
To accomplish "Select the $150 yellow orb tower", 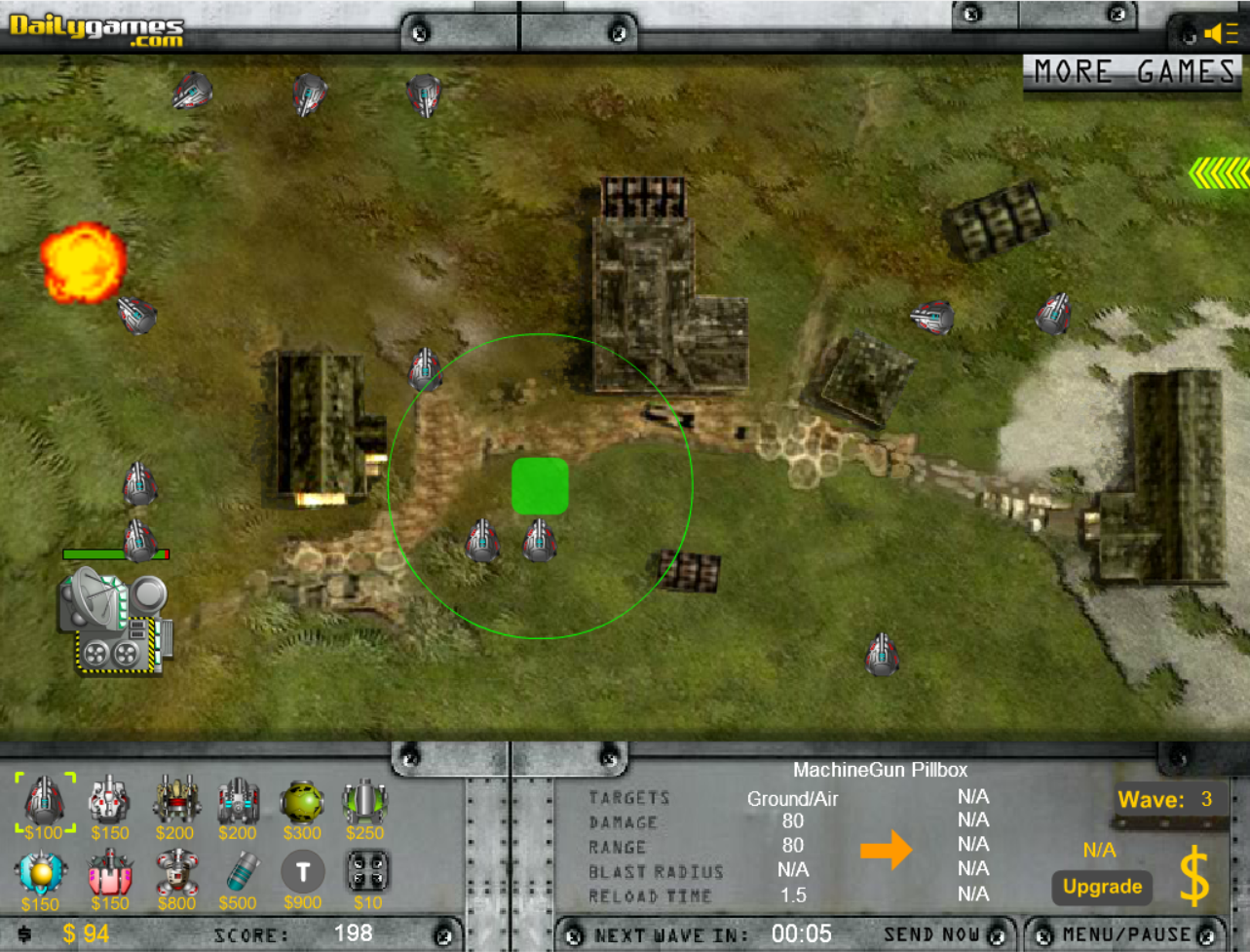I will coord(40,875).
